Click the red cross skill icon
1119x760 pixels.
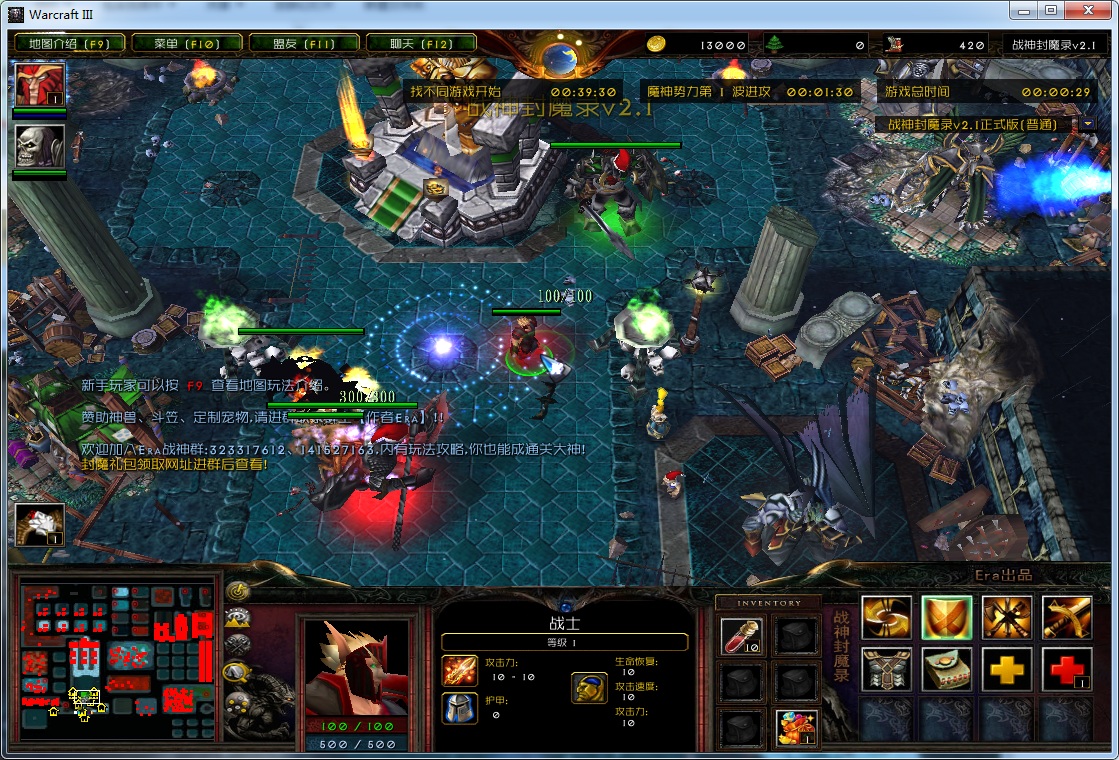point(1066,669)
